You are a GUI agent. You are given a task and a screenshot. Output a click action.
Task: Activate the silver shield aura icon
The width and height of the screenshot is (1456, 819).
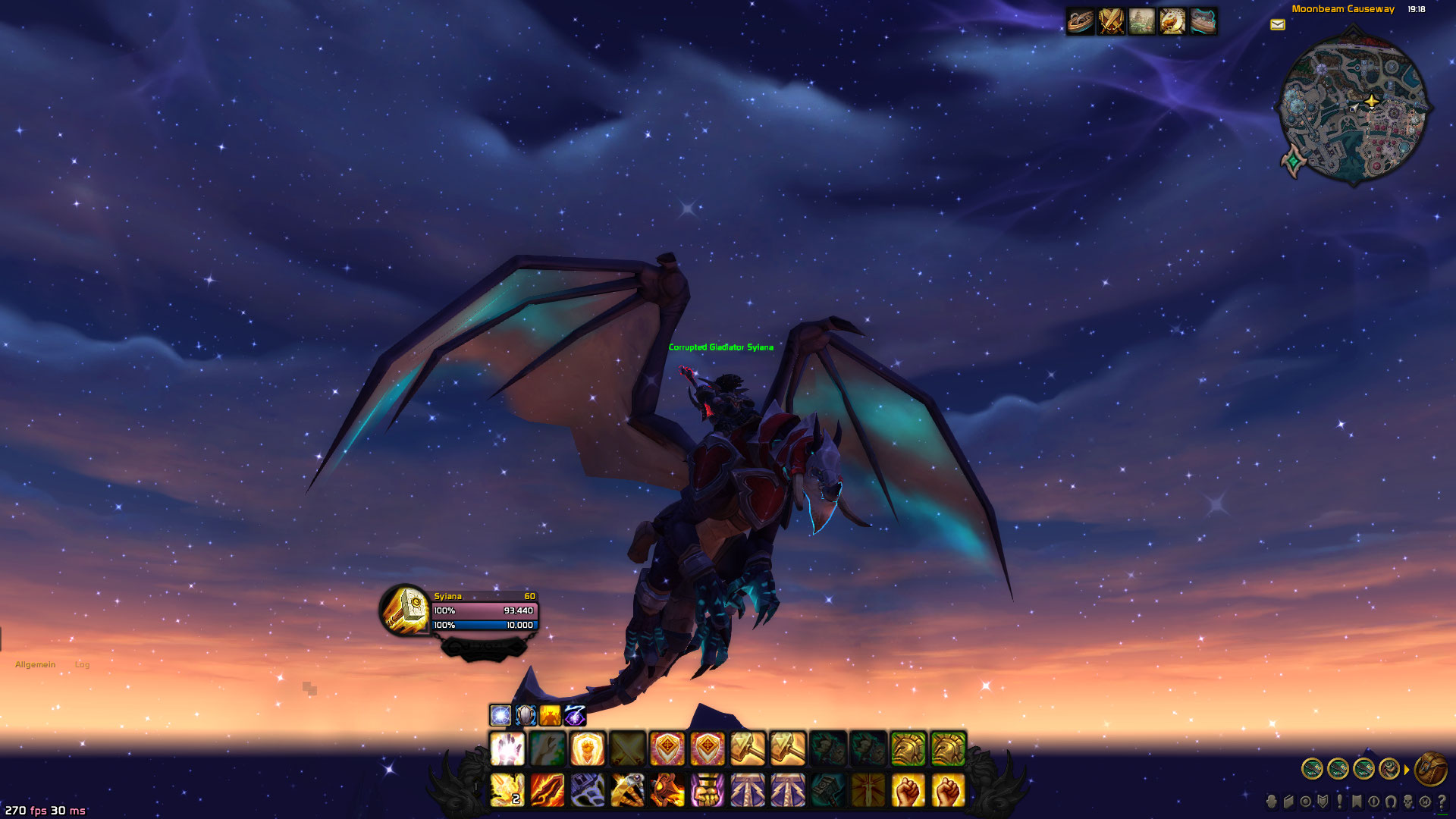click(x=526, y=715)
